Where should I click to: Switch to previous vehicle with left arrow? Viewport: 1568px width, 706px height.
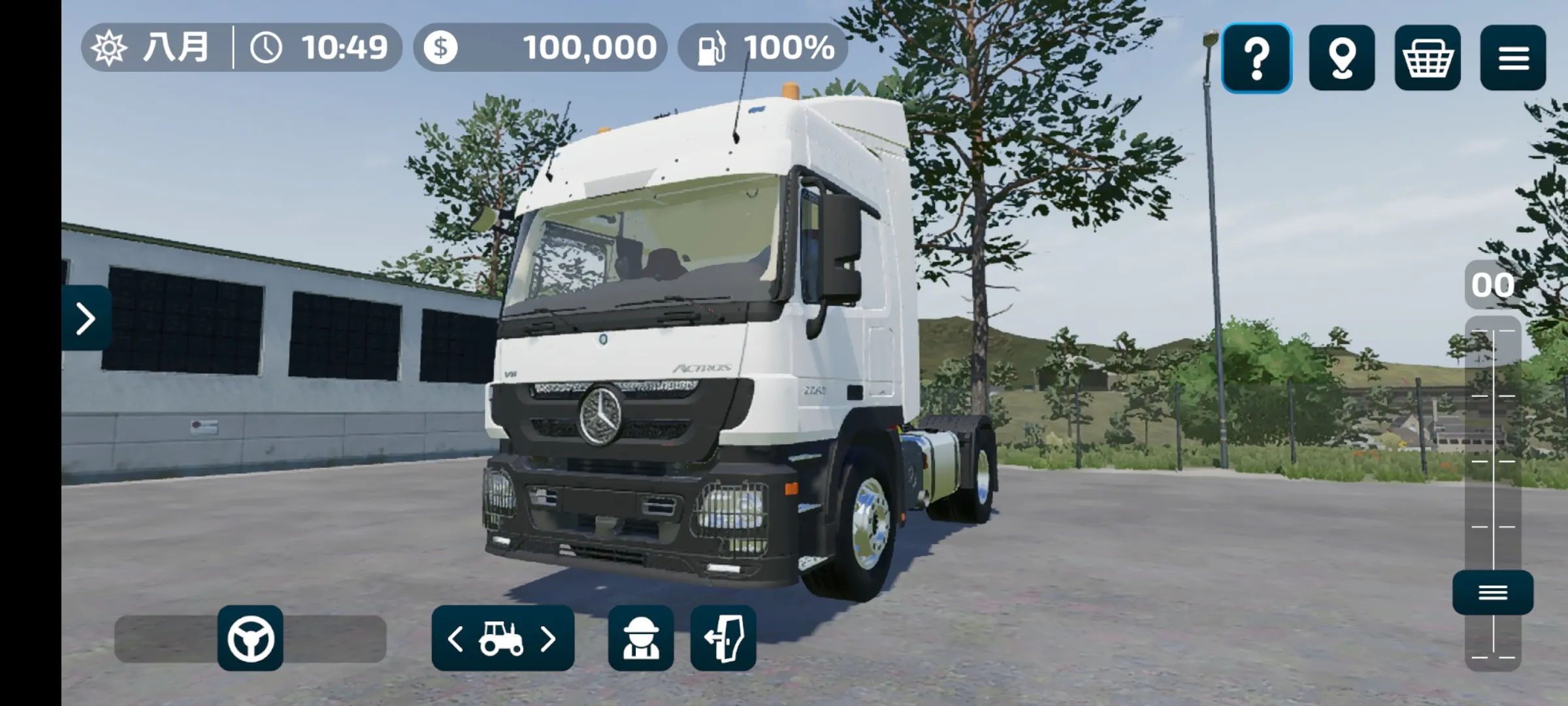[455, 639]
